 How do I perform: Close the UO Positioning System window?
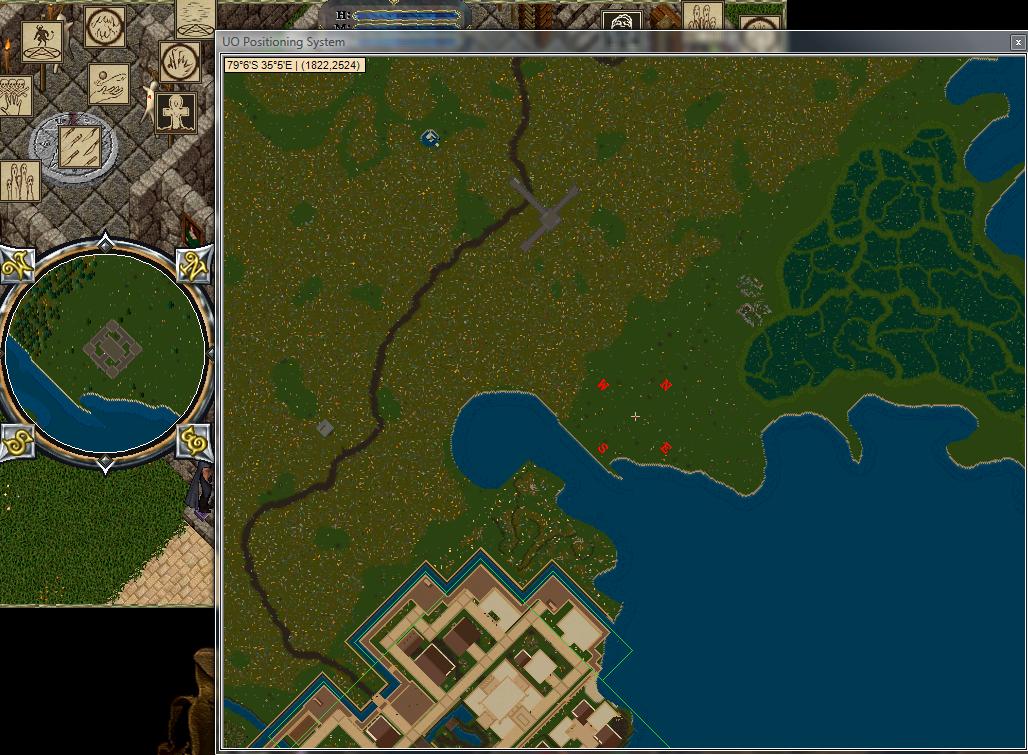click(1018, 42)
